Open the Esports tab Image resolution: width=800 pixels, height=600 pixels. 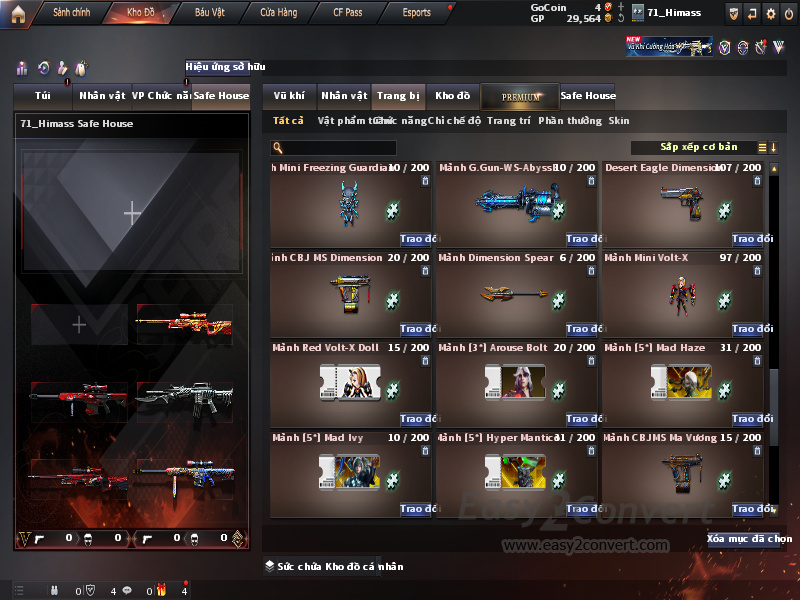coord(416,13)
